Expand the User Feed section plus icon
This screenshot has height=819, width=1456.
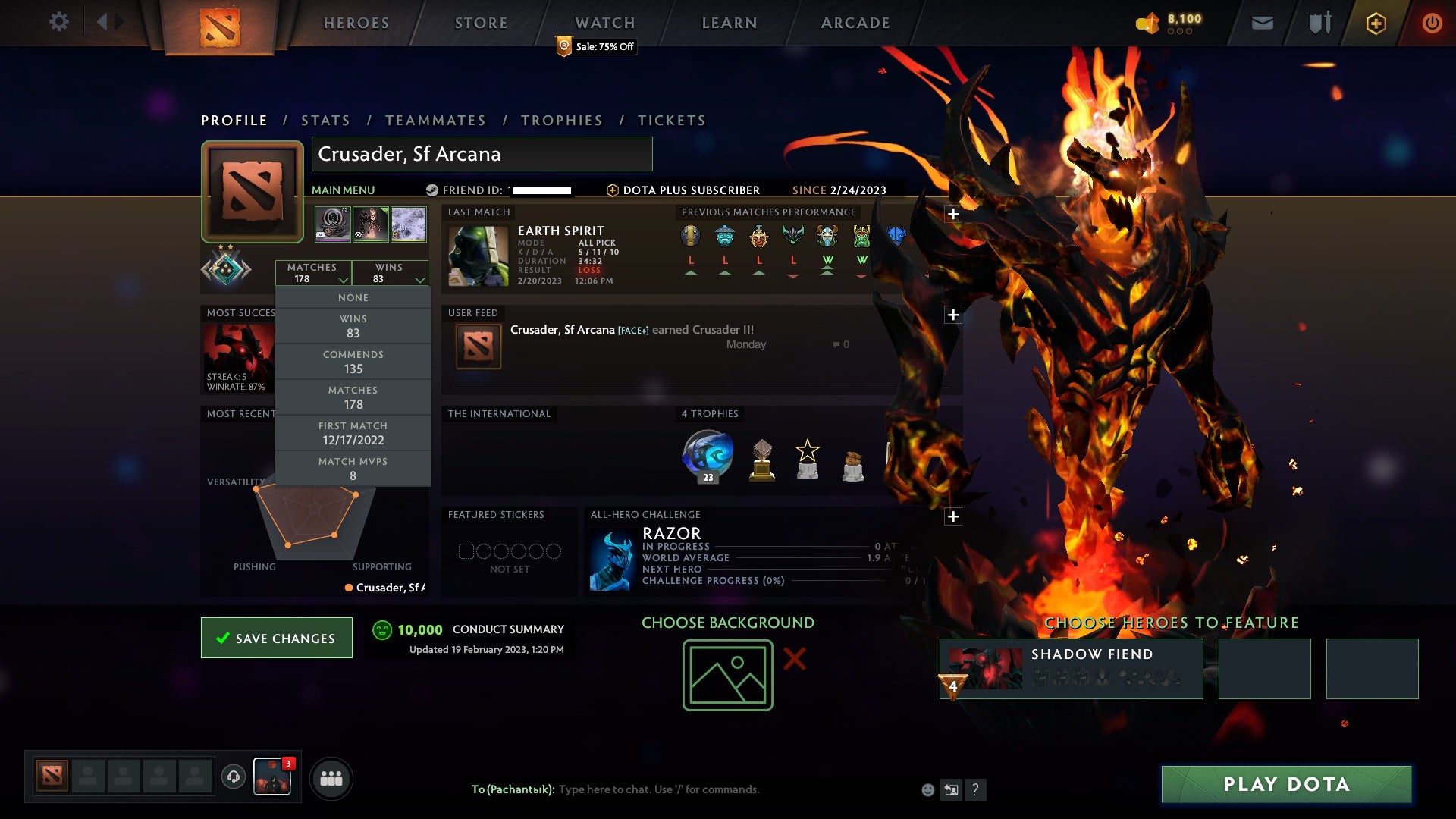point(953,314)
